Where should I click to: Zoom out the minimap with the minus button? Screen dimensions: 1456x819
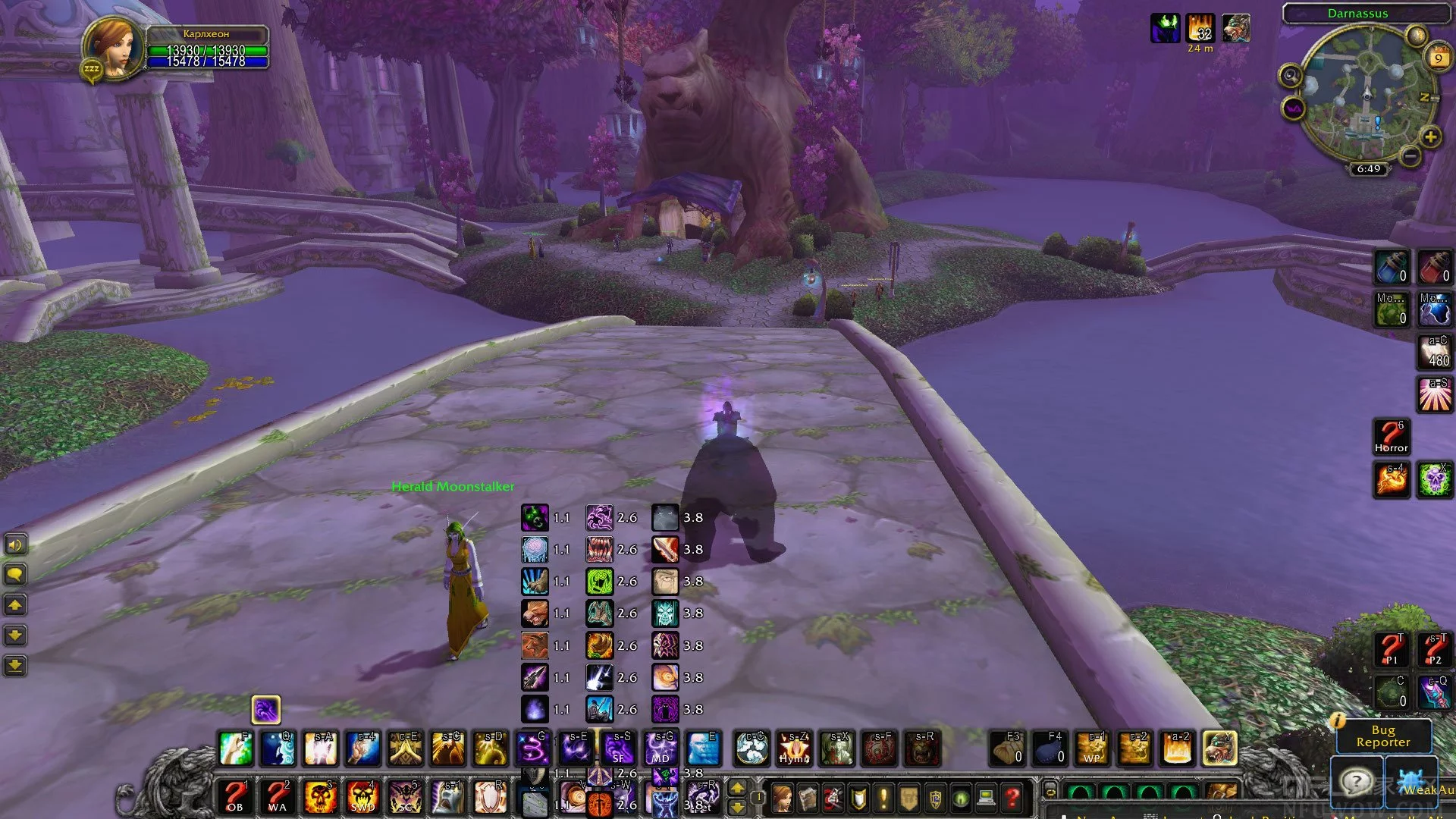click(x=1410, y=156)
